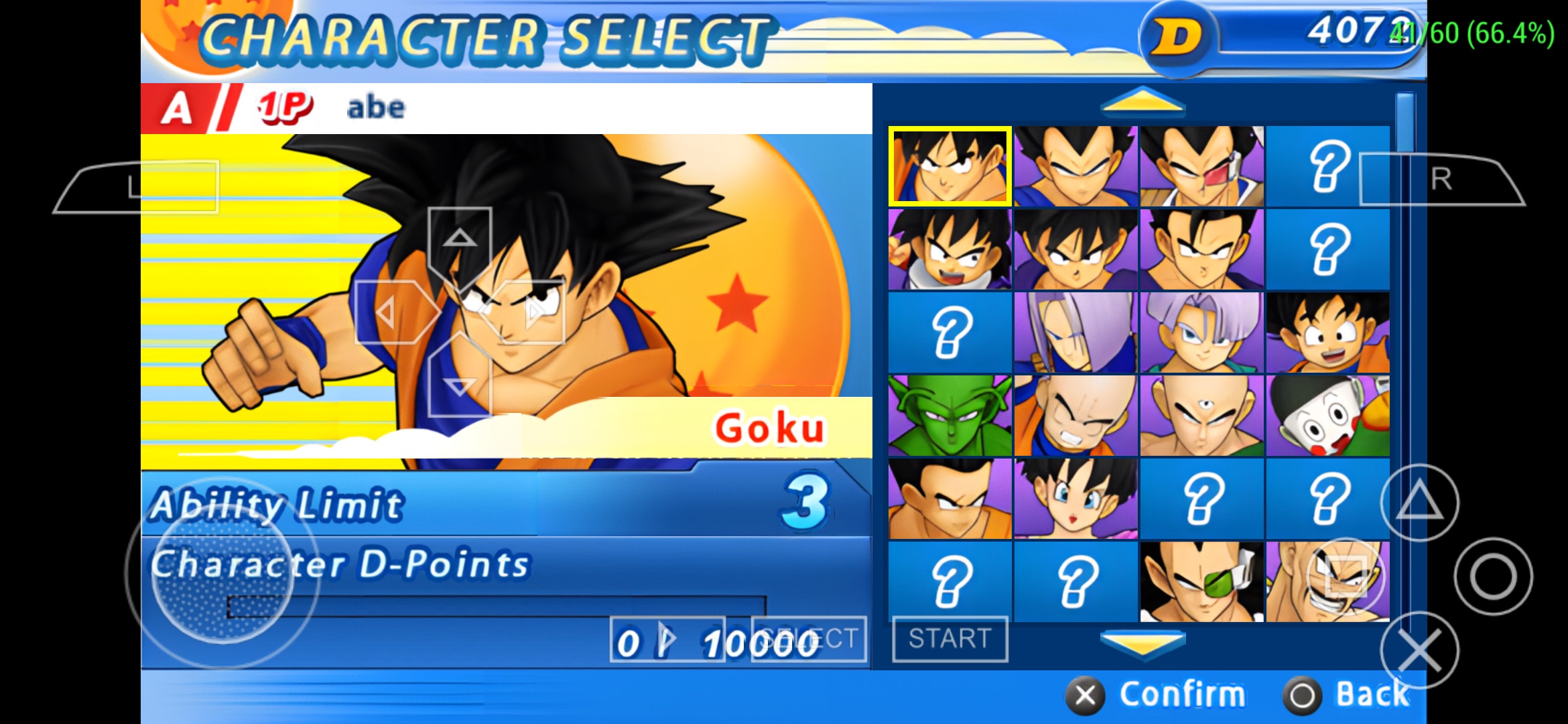The width and height of the screenshot is (1568, 724).
Task: Choose long-haired Future Trunks portrait
Action: click(x=1075, y=332)
